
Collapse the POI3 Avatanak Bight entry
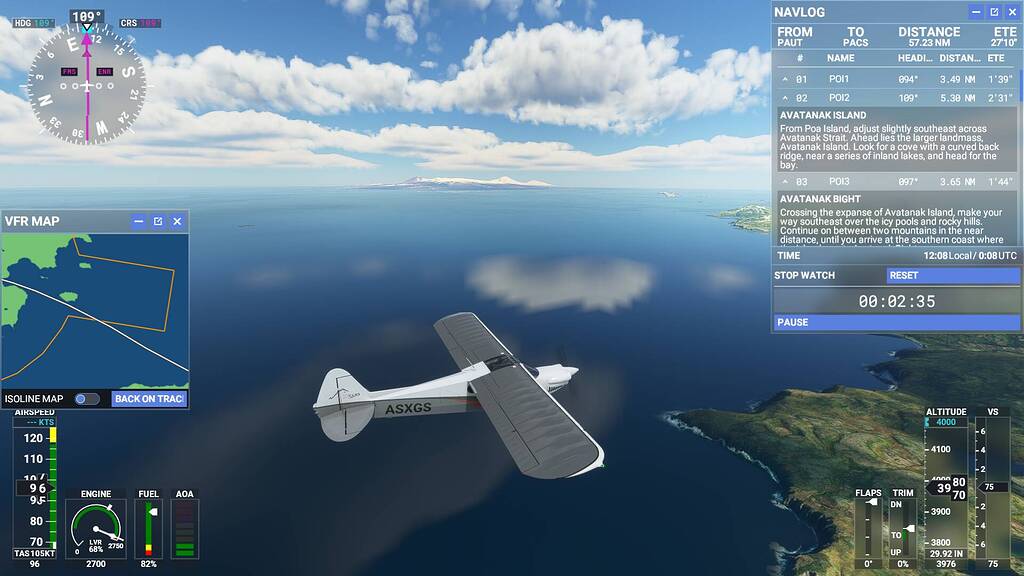[x=785, y=182]
